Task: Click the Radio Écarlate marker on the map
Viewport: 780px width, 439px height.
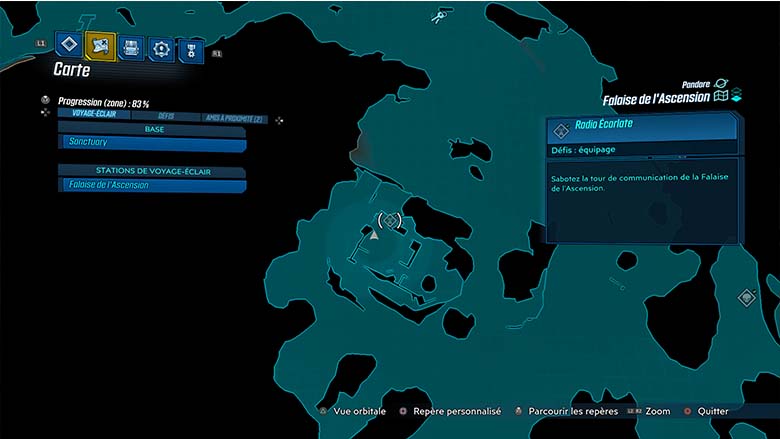Action: pos(391,219)
